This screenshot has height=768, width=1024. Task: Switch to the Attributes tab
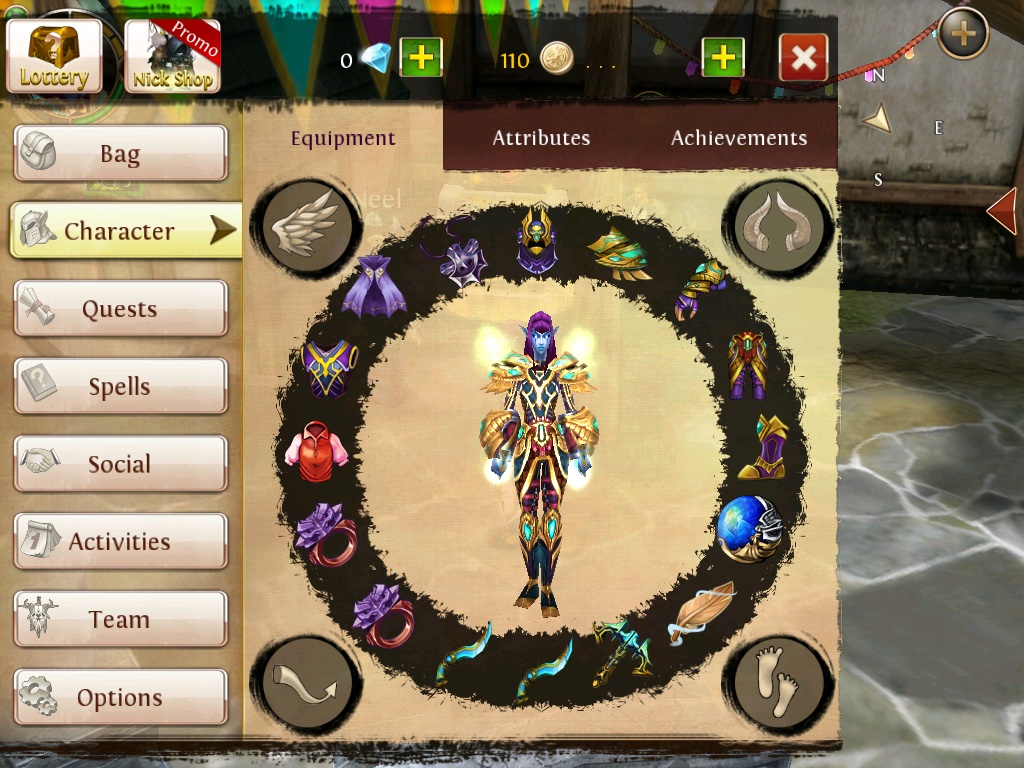(541, 138)
